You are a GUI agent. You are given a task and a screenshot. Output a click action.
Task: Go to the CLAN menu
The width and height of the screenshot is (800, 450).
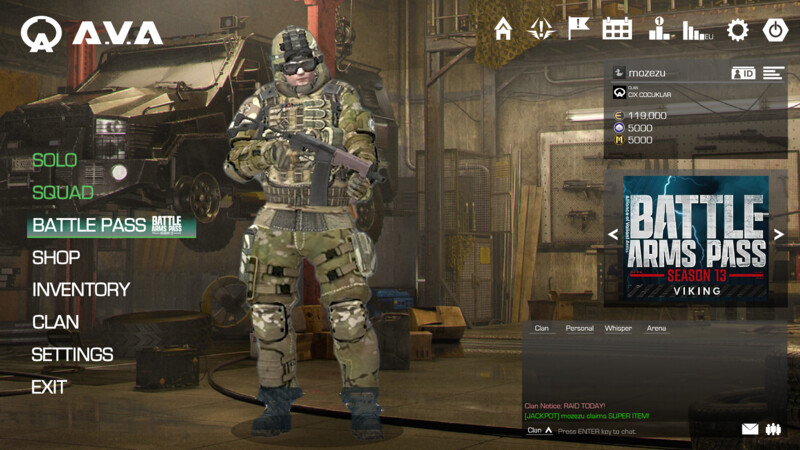coord(55,322)
